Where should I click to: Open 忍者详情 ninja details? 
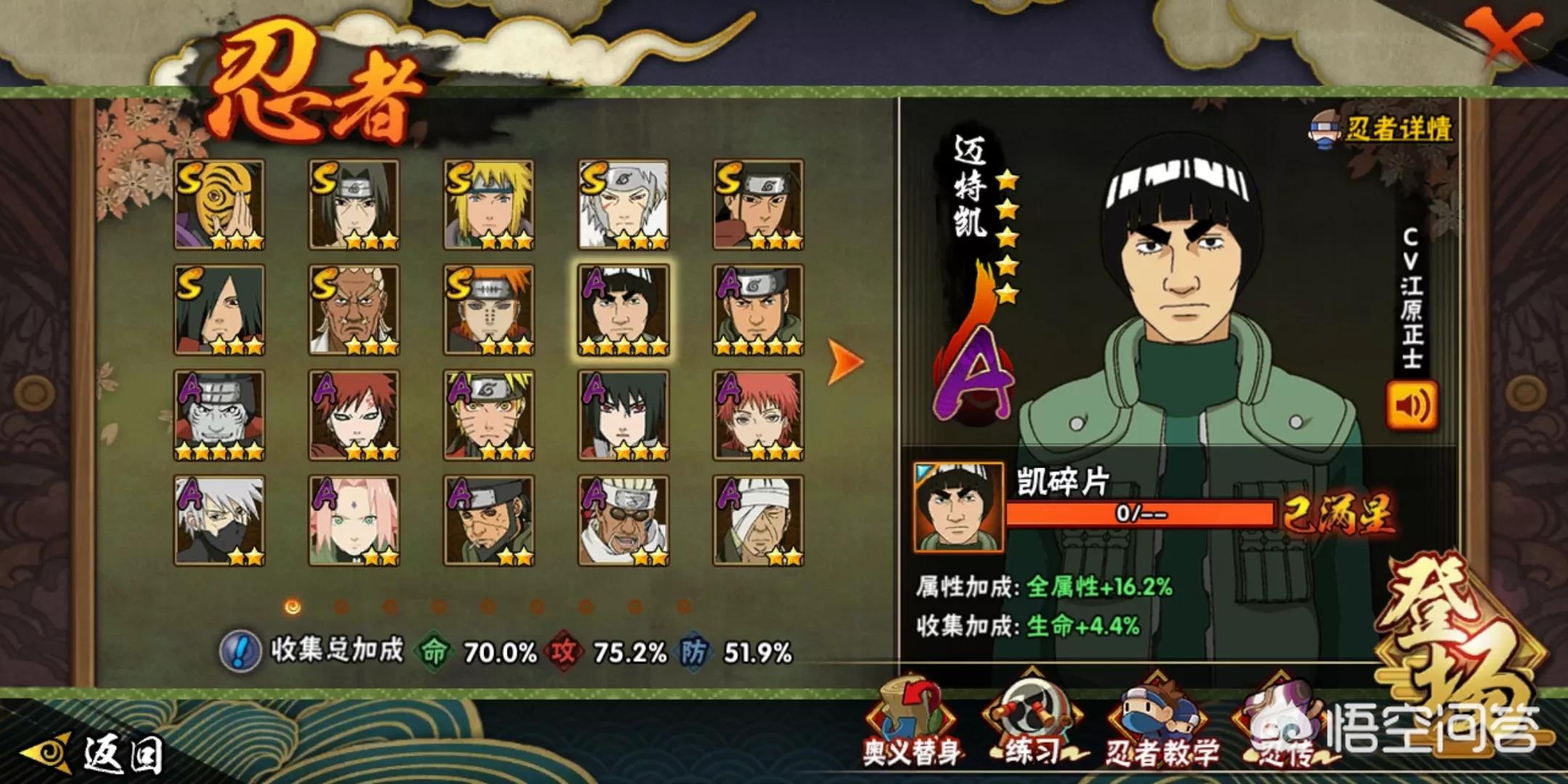click(x=1384, y=131)
